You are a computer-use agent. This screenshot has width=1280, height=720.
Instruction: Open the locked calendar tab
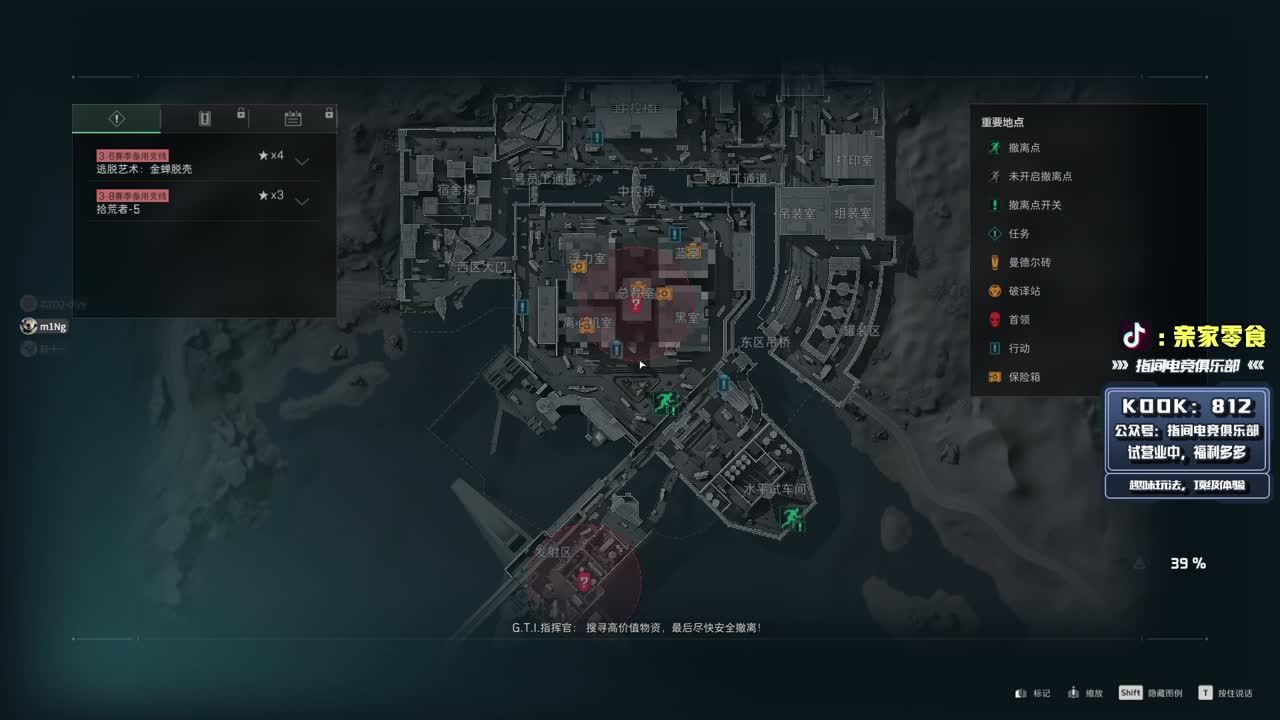(293, 119)
